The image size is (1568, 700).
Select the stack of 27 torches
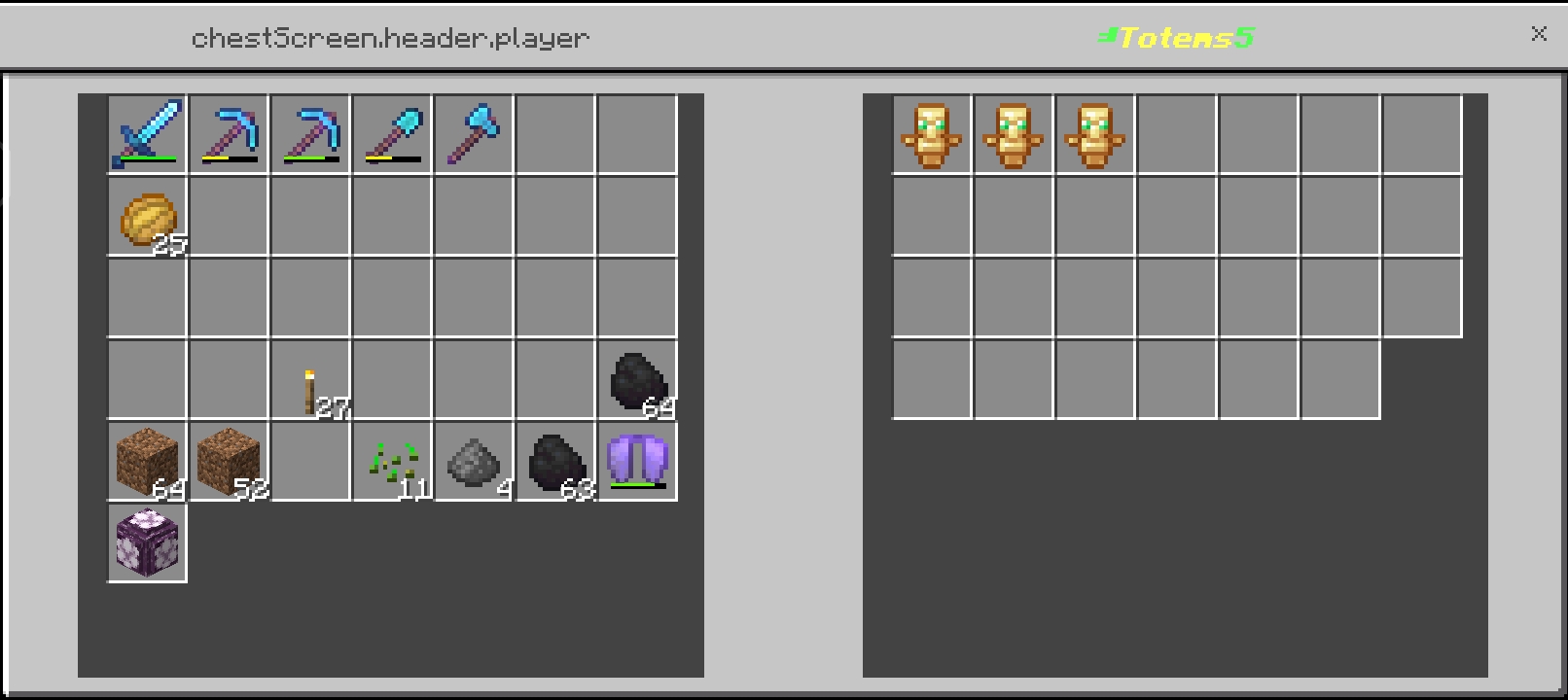click(310, 378)
